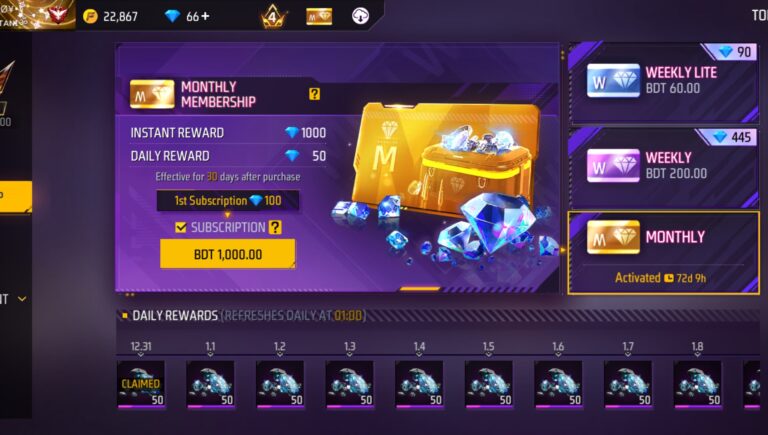Click the round white top-bar icon
The width and height of the screenshot is (768, 435).
click(x=361, y=16)
